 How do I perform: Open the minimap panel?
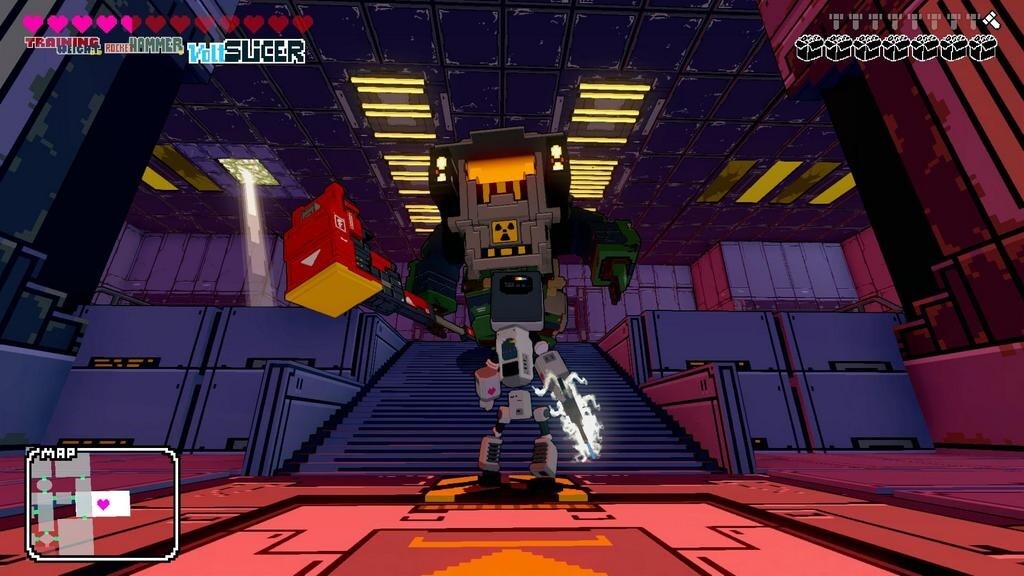(x=102, y=503)
